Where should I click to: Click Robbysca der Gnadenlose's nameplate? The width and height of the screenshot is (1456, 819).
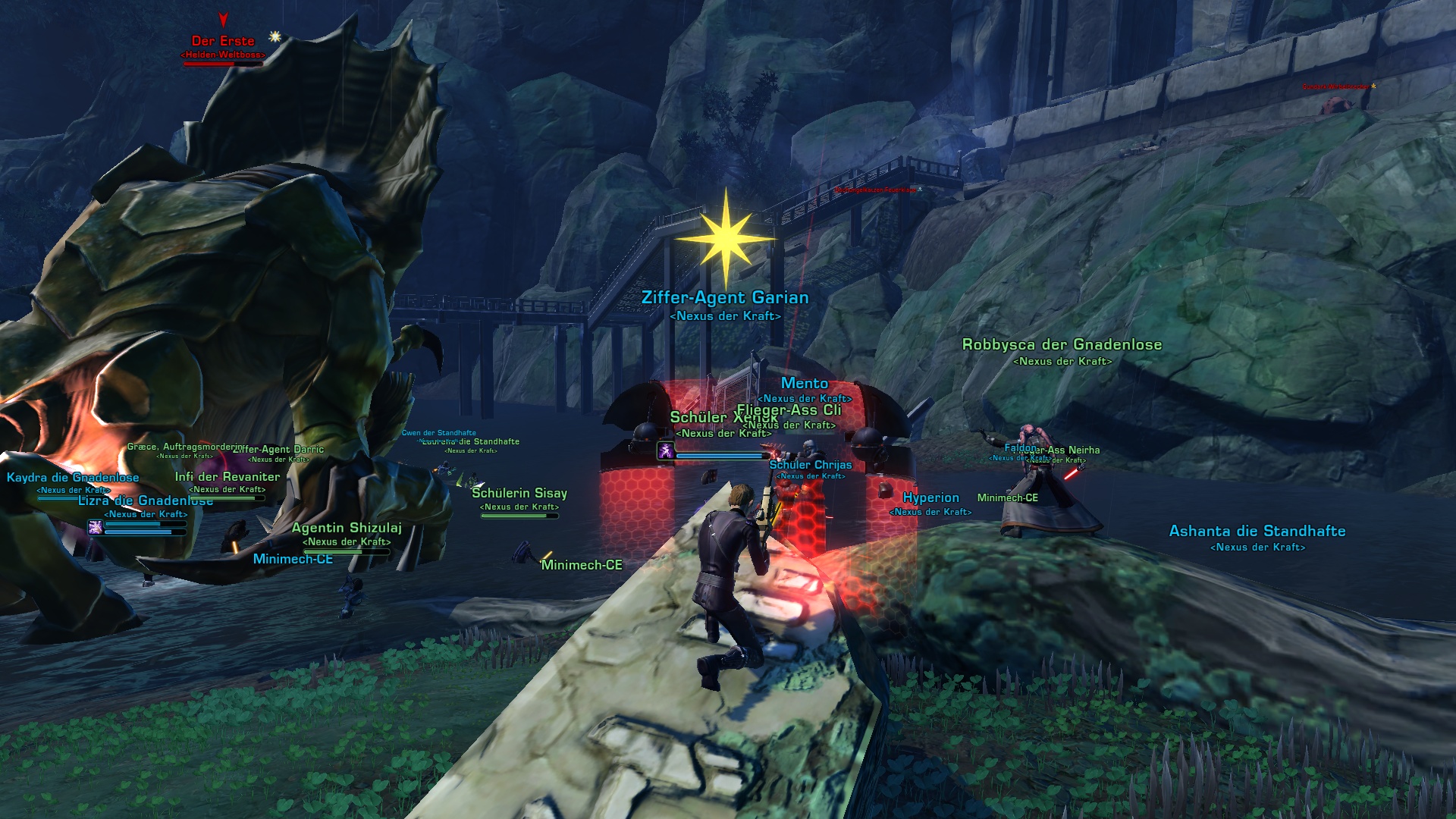coord(1062,345)
